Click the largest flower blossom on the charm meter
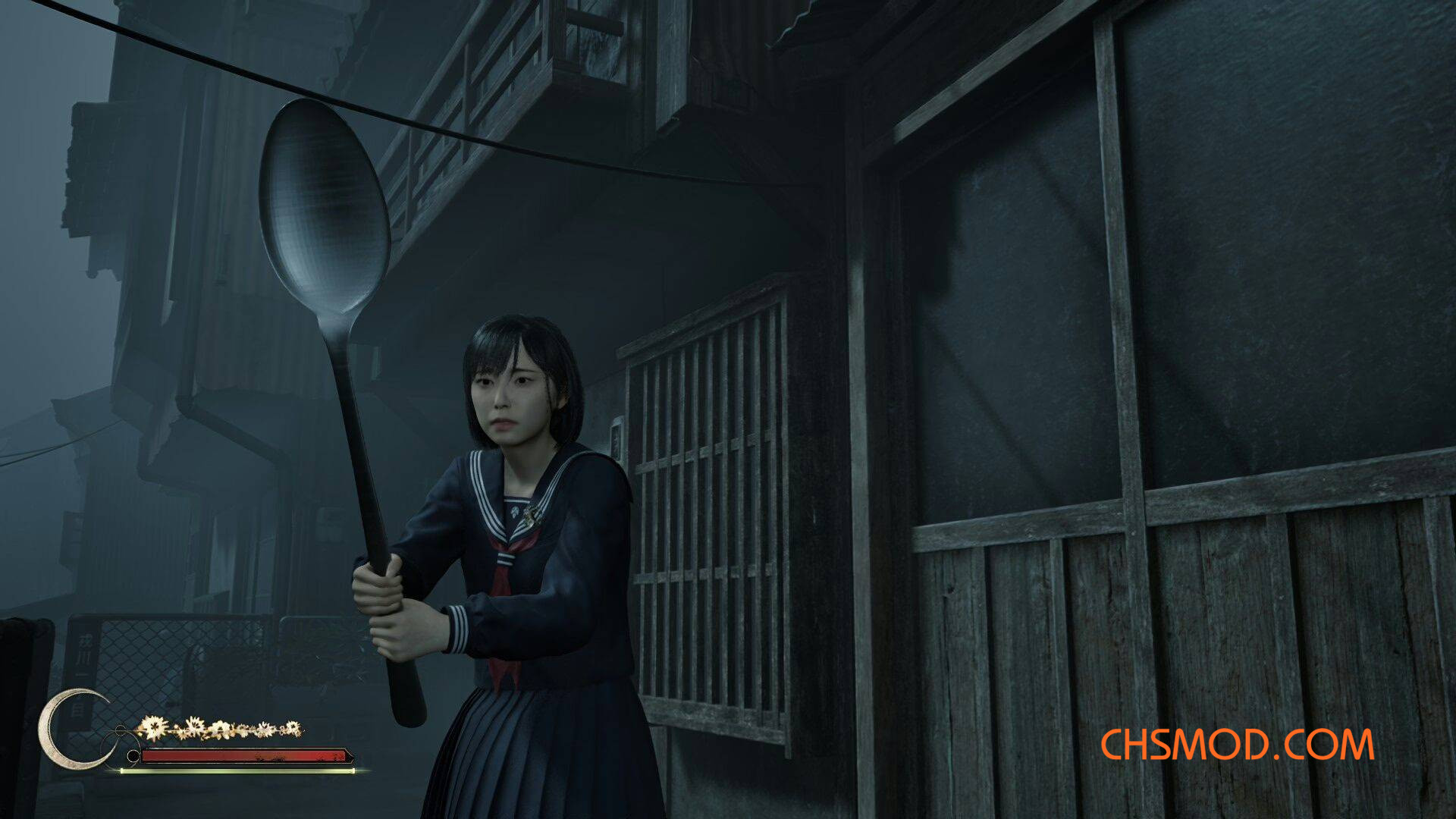Image resolution: width=1456 pixels, height=819 pixels. point(153,726)
